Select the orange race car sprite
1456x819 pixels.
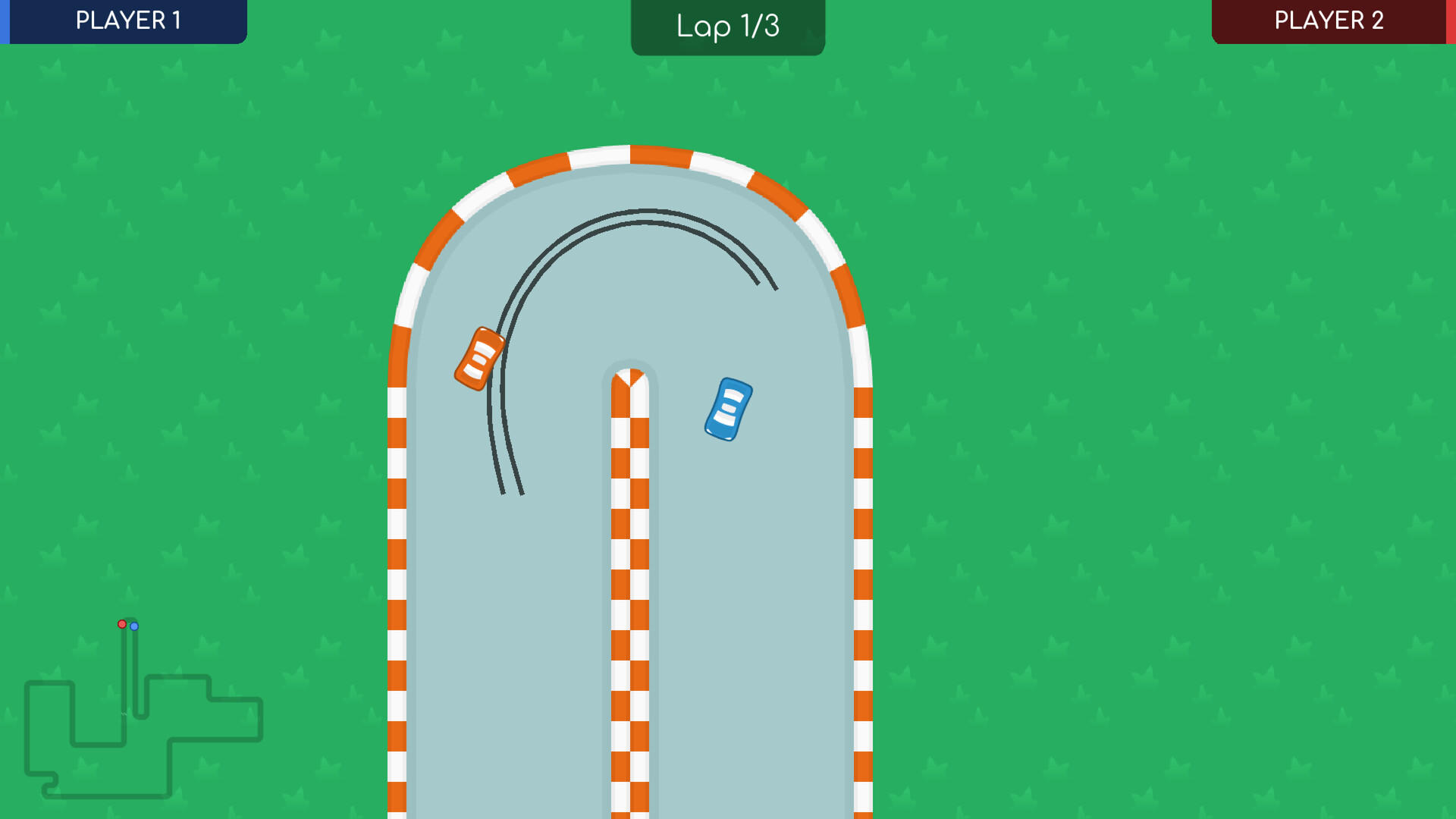(479, 359)
